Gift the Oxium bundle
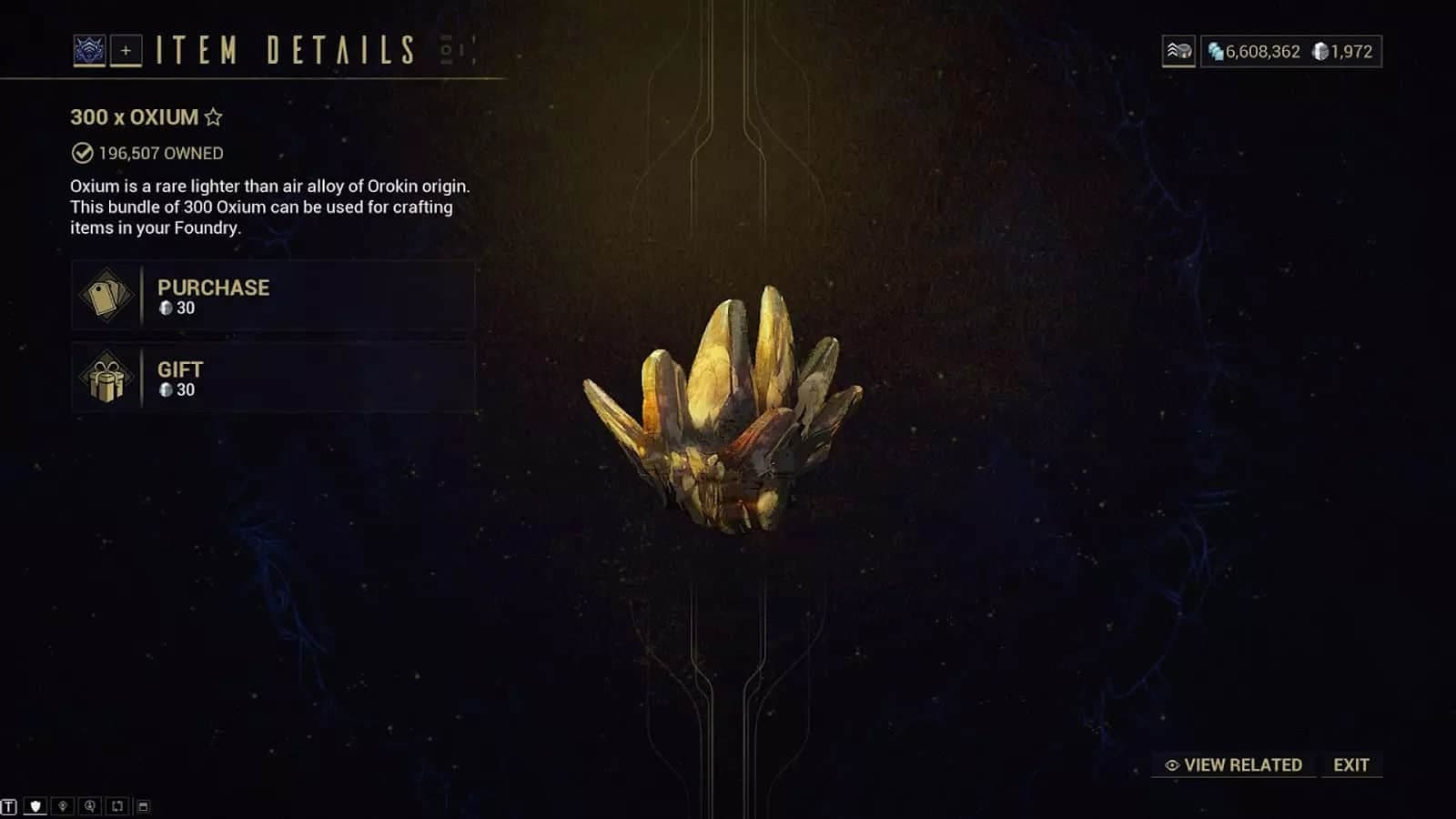1456x819 pixels. coord(272,379)
